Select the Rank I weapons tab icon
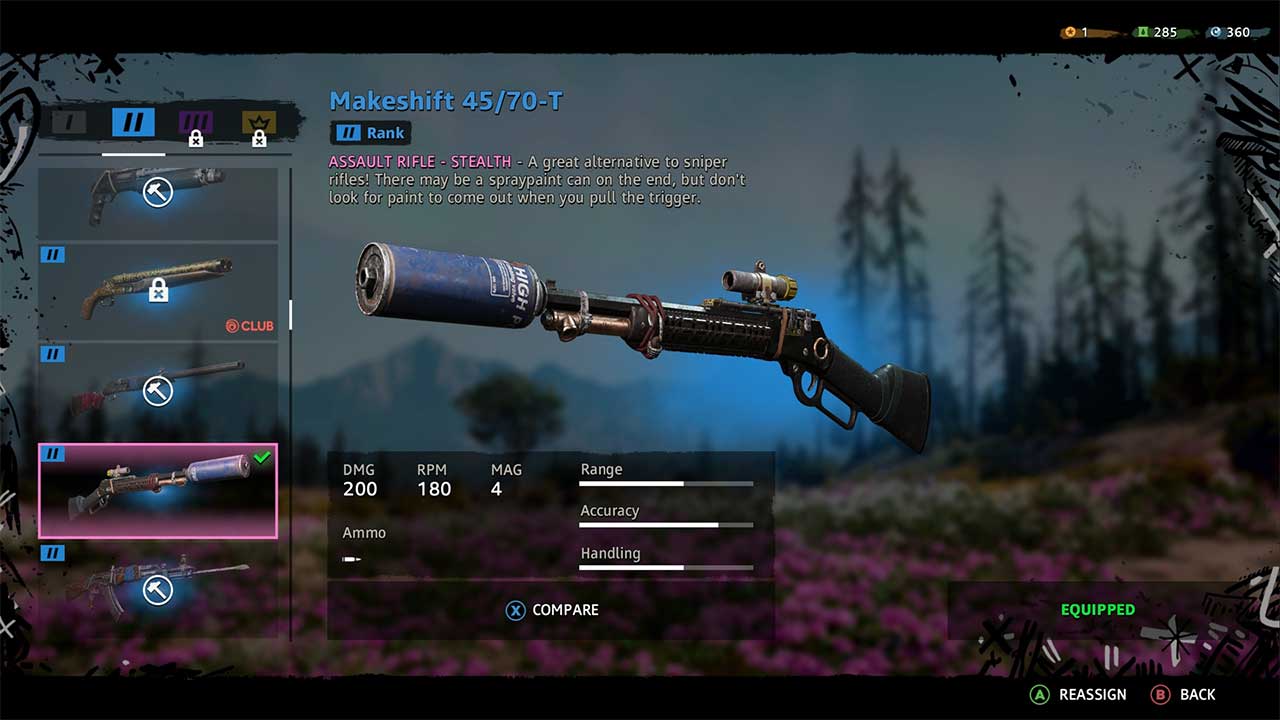1280x720 pixels. (x=70, y=121)
